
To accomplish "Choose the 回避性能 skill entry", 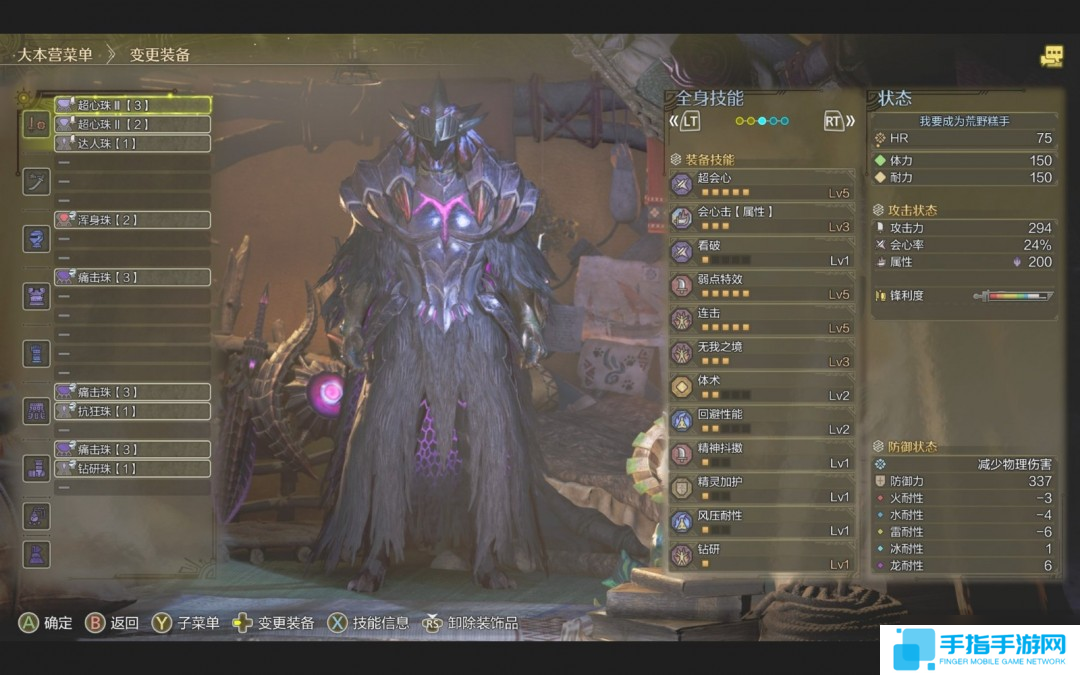I will 762,421.
